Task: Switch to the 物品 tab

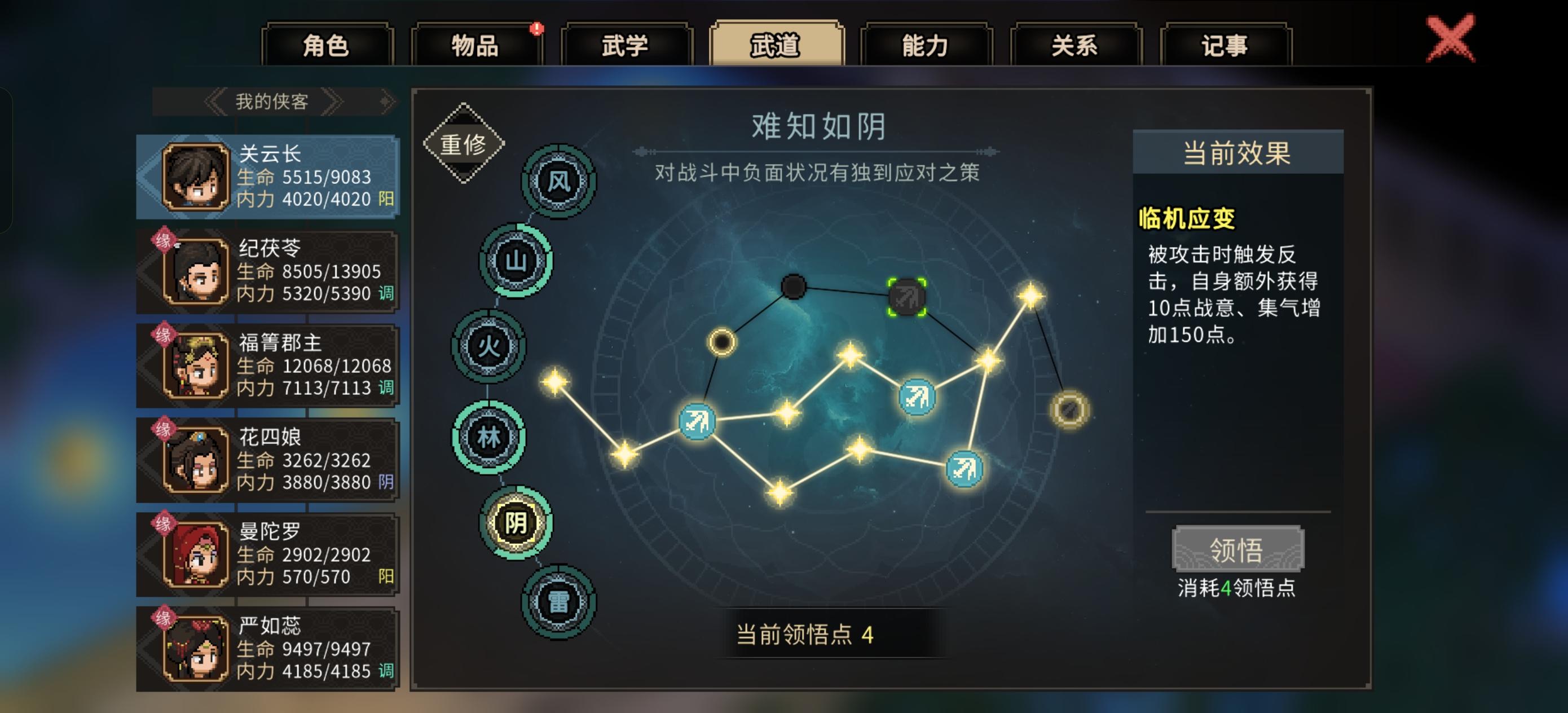Action: coord(478,46)
